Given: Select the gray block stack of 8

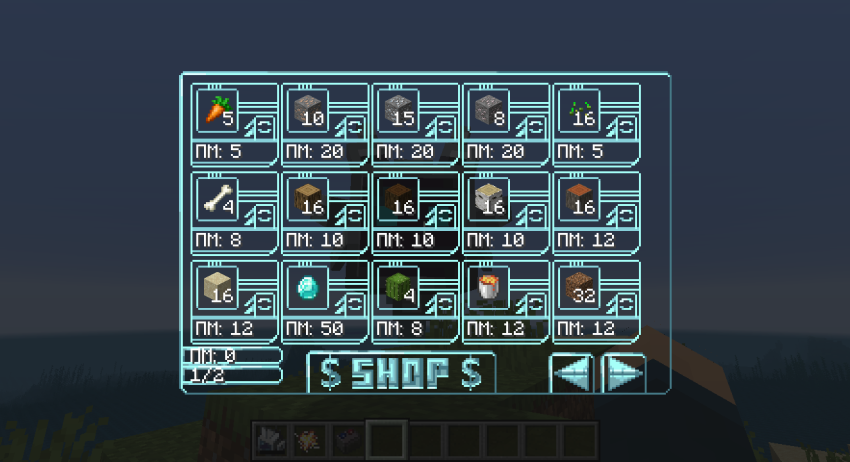Looking at the screenshot, I should tap(487, 110).
